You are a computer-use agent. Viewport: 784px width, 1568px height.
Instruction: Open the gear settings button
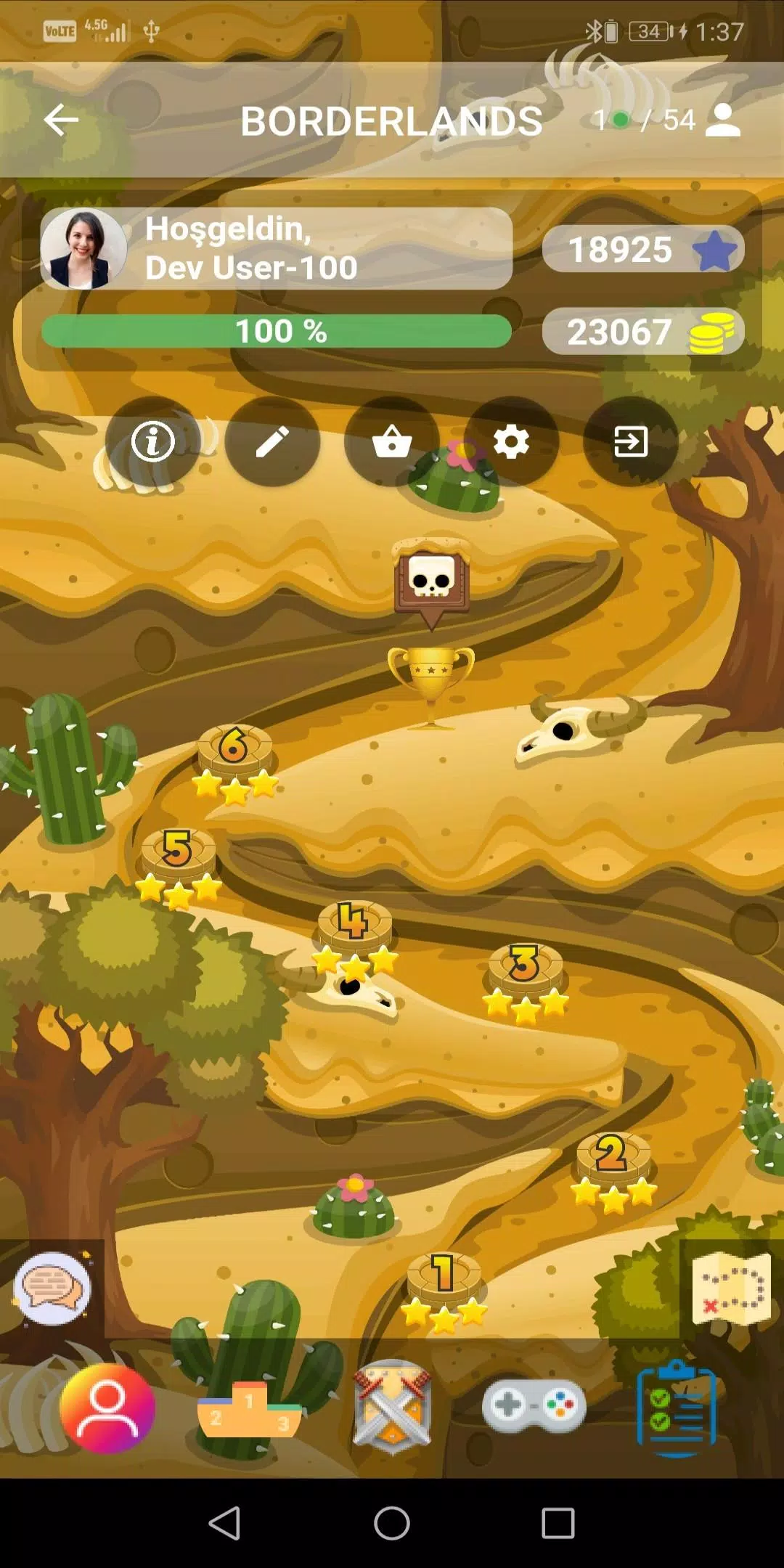point(512,441)
